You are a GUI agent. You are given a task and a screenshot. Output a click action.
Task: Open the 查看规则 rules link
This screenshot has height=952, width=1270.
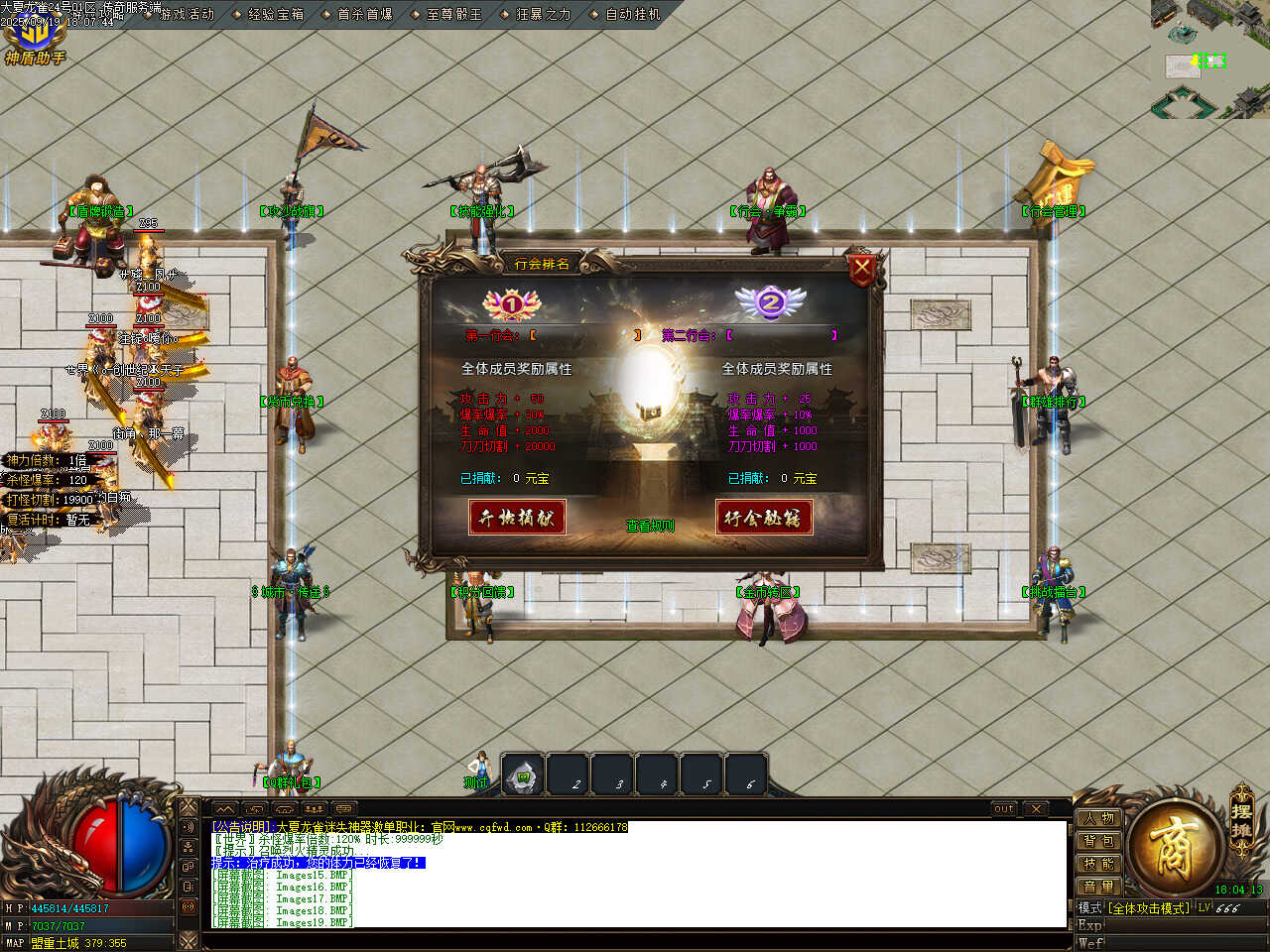650,526
